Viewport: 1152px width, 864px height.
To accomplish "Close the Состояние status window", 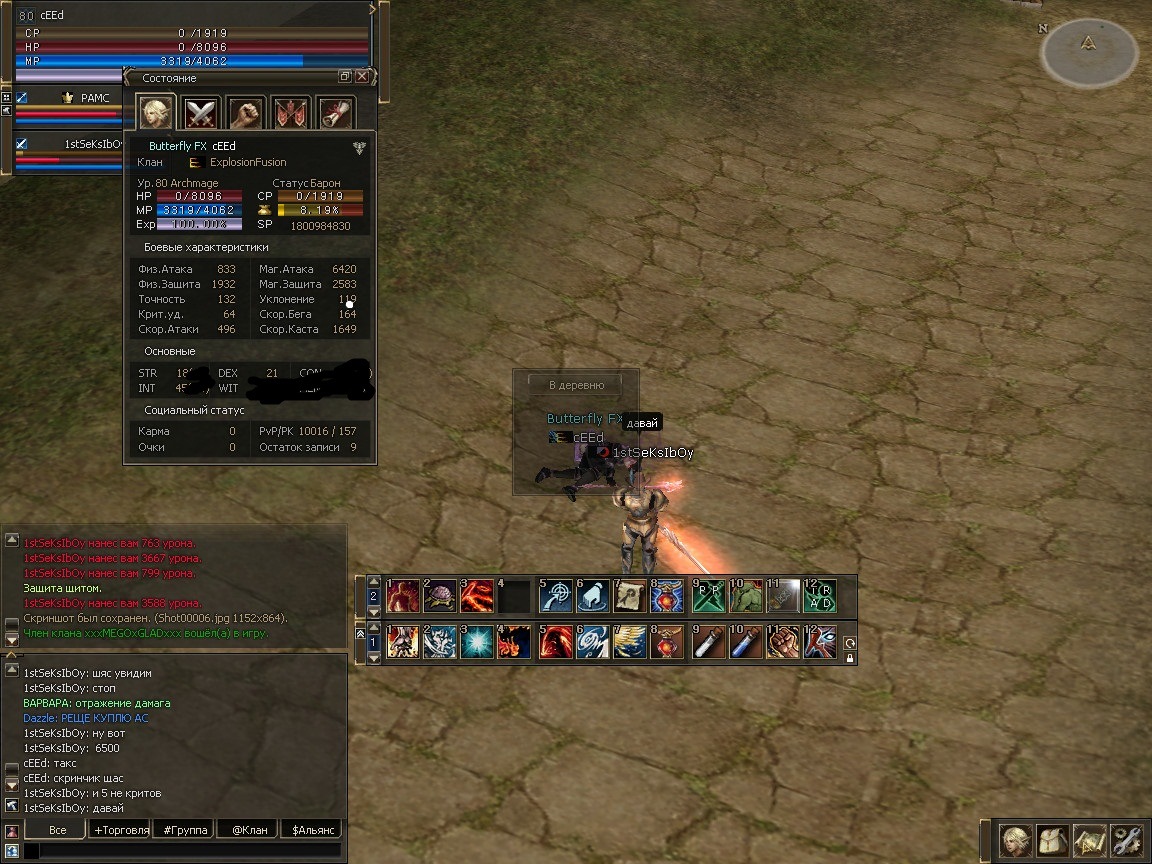I will pos(362,77).
